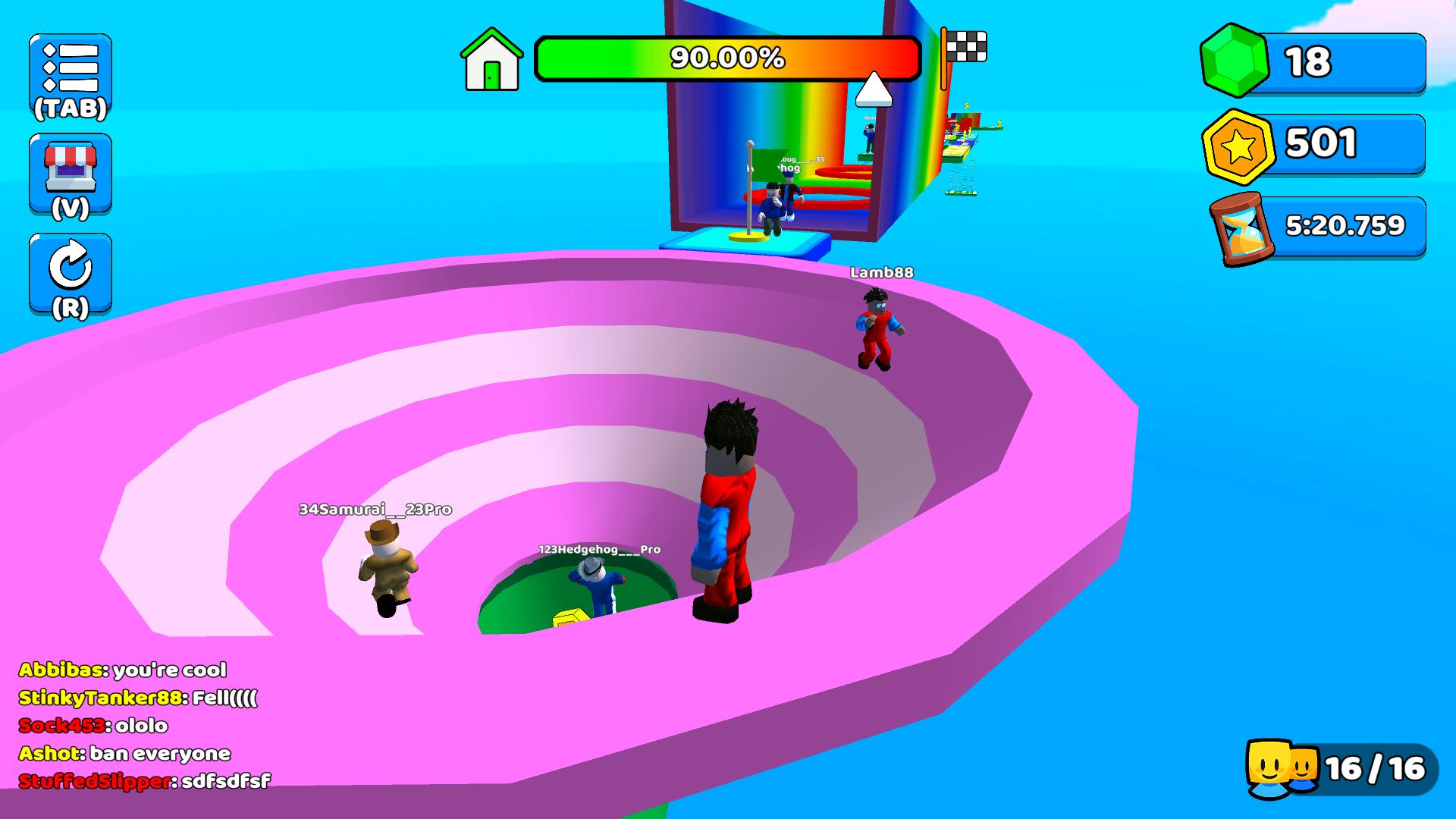Click the coin balance showing 501
Screen dimensions: 1456x819
(1323, 144)
